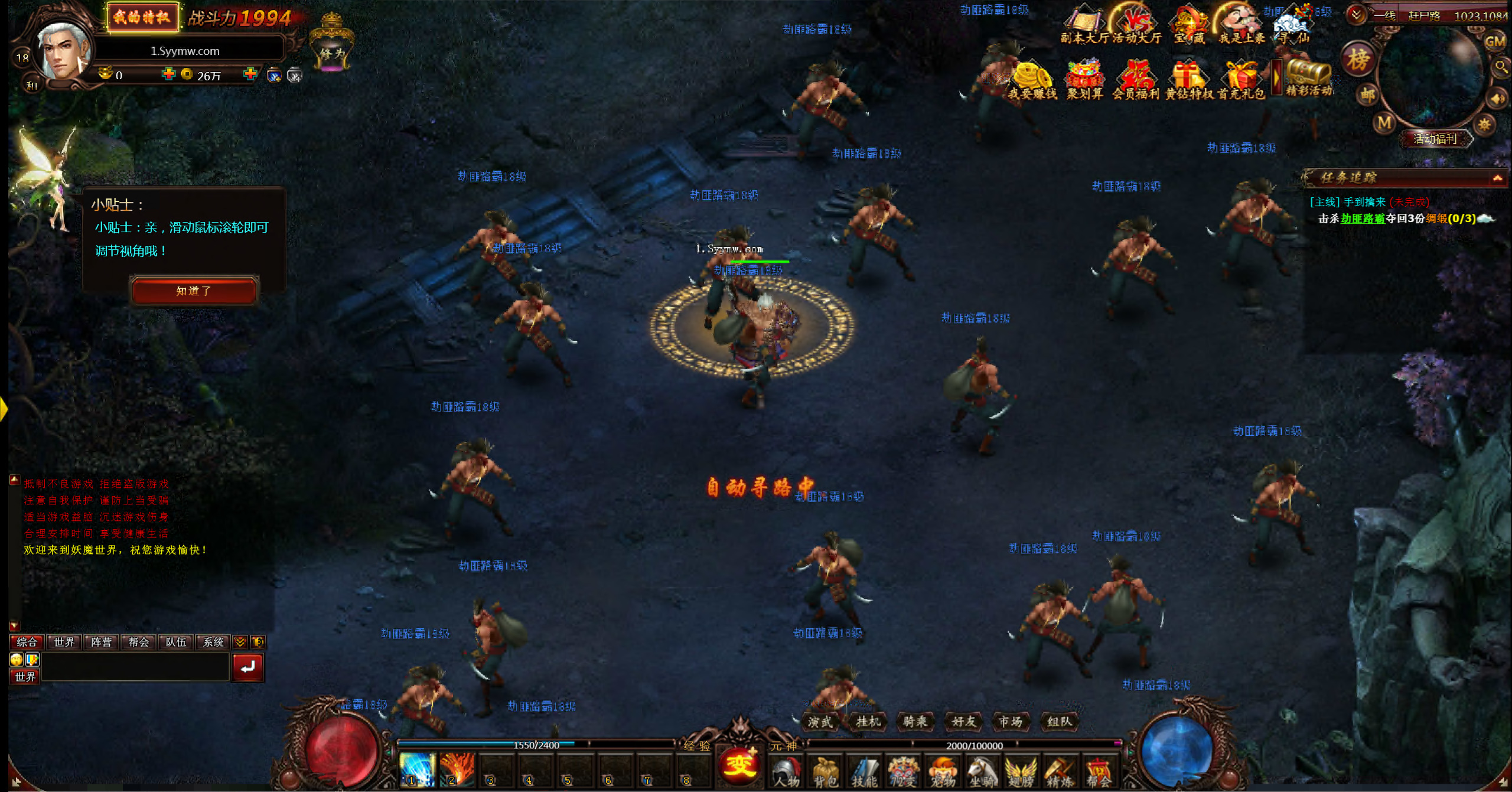Image resolution: width=1512 pixels, height=792 pixels.
Task: Open the 帮会 guild panel
Action: click(x=1098, y=772)
